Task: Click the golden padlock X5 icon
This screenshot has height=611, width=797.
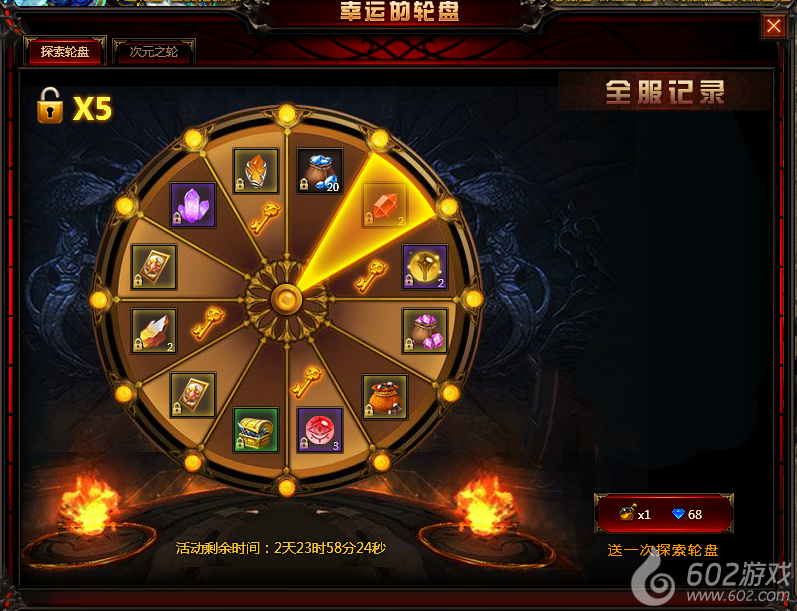Action: [x=50, y=105]
